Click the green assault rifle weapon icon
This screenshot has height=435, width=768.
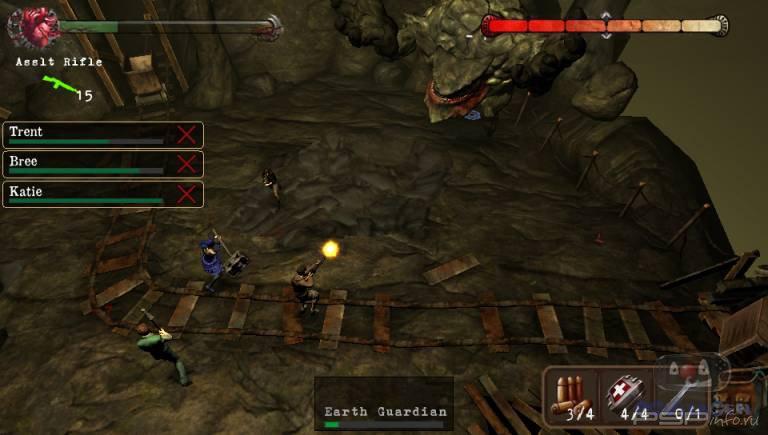coord(58,87)
